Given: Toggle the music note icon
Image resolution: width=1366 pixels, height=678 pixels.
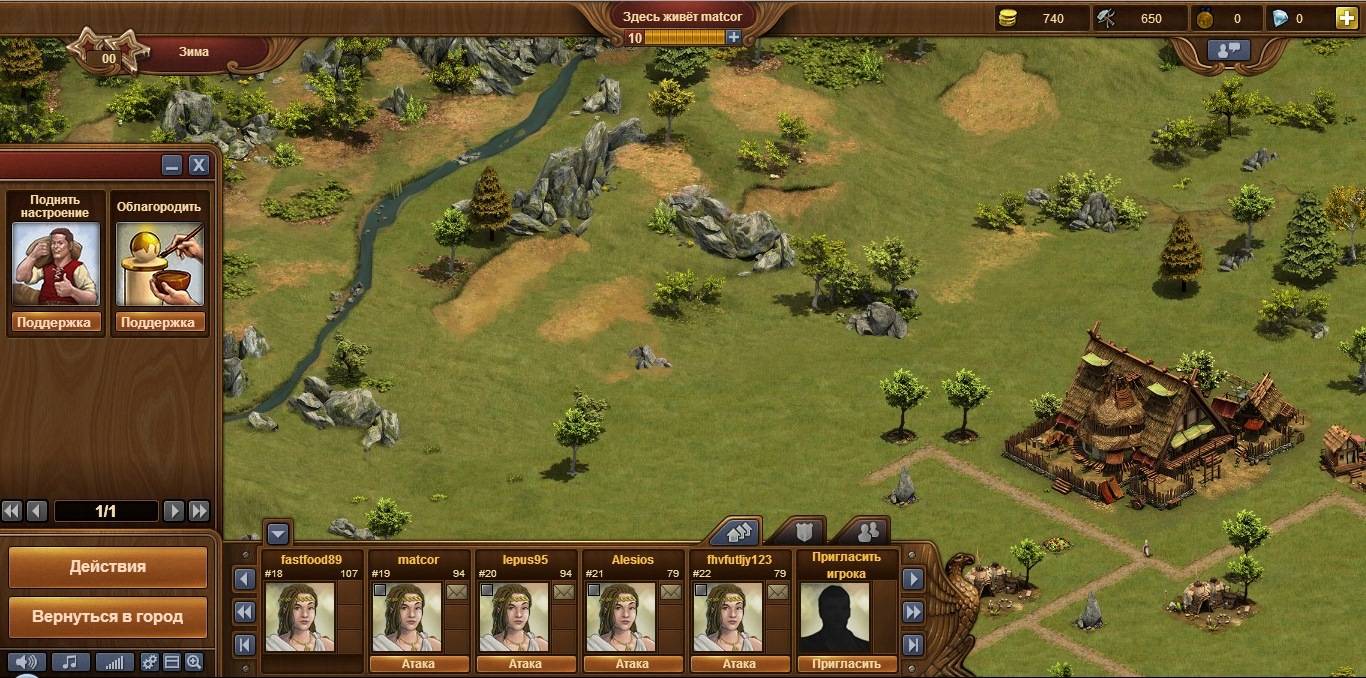Looking at the screenshot, I should [70, 662].
